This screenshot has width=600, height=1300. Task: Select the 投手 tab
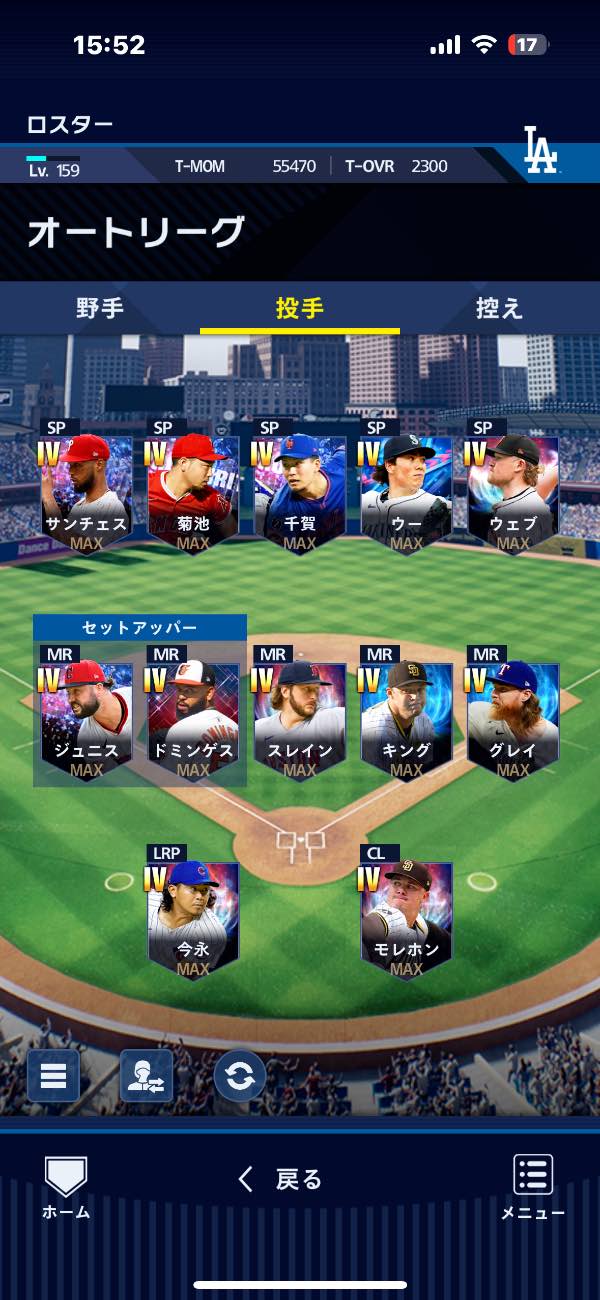(300, 308)
